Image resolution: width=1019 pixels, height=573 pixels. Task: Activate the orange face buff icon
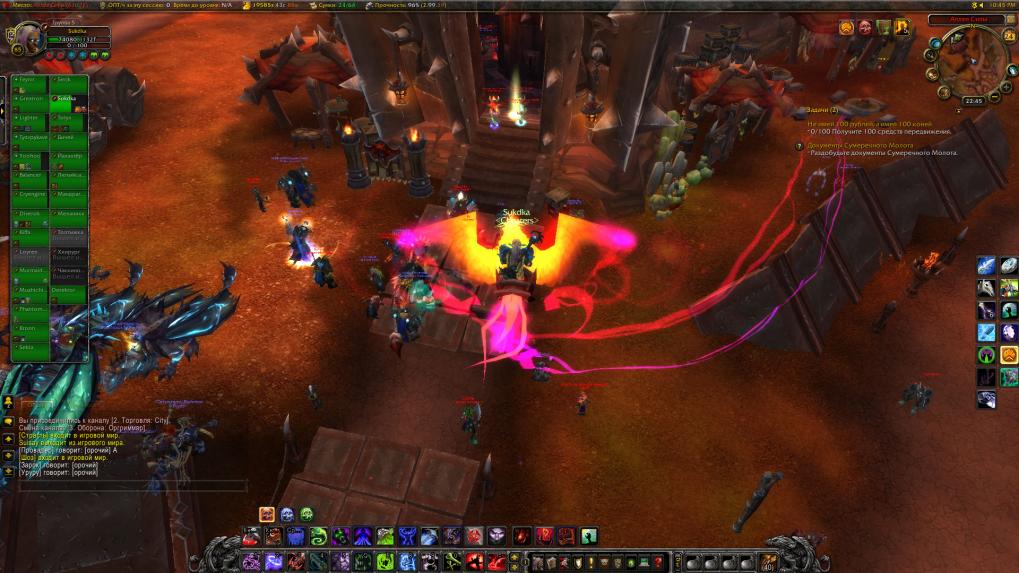click(846, 28)
